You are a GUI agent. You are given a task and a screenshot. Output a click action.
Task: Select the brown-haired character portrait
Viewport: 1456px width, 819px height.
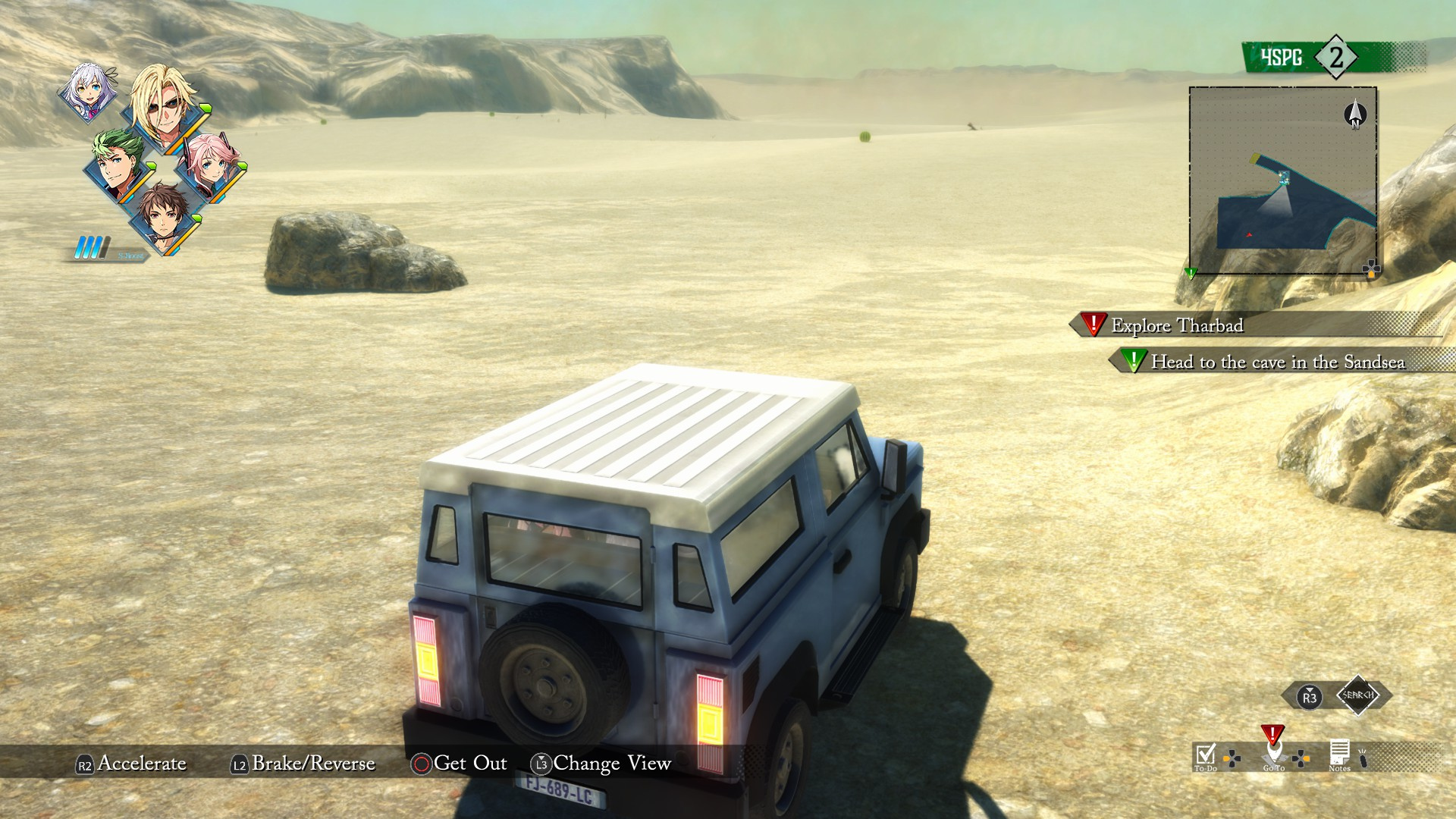(x=164, y=216)
